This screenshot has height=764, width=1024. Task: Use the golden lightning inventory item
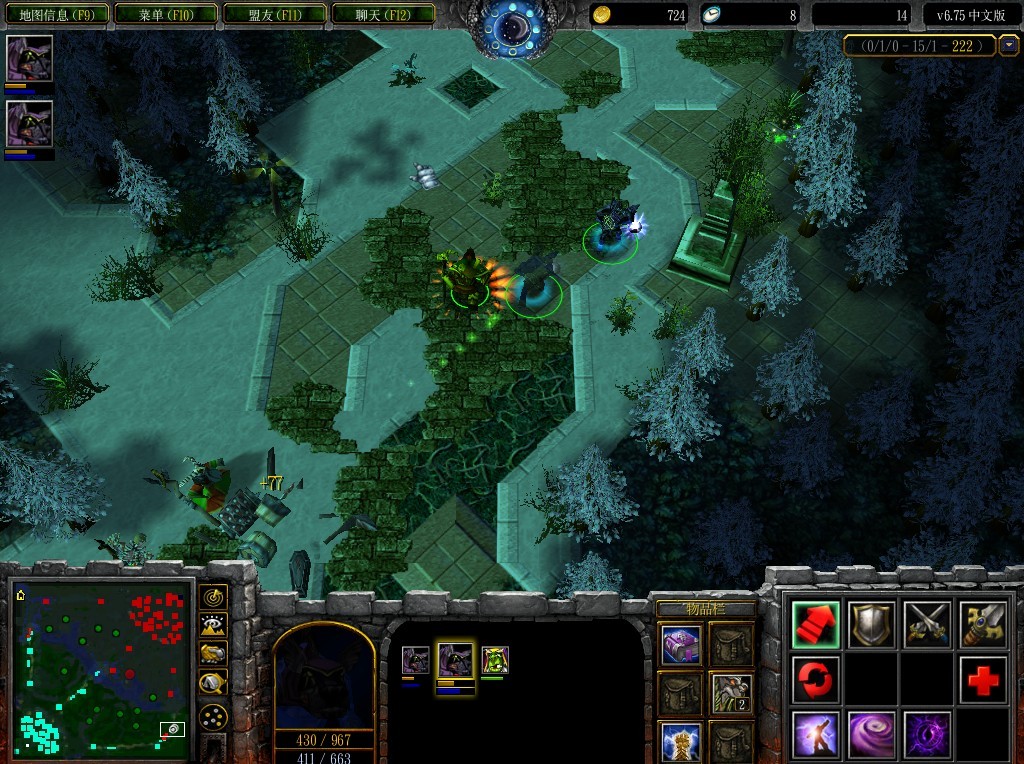[x=681, y=742]
